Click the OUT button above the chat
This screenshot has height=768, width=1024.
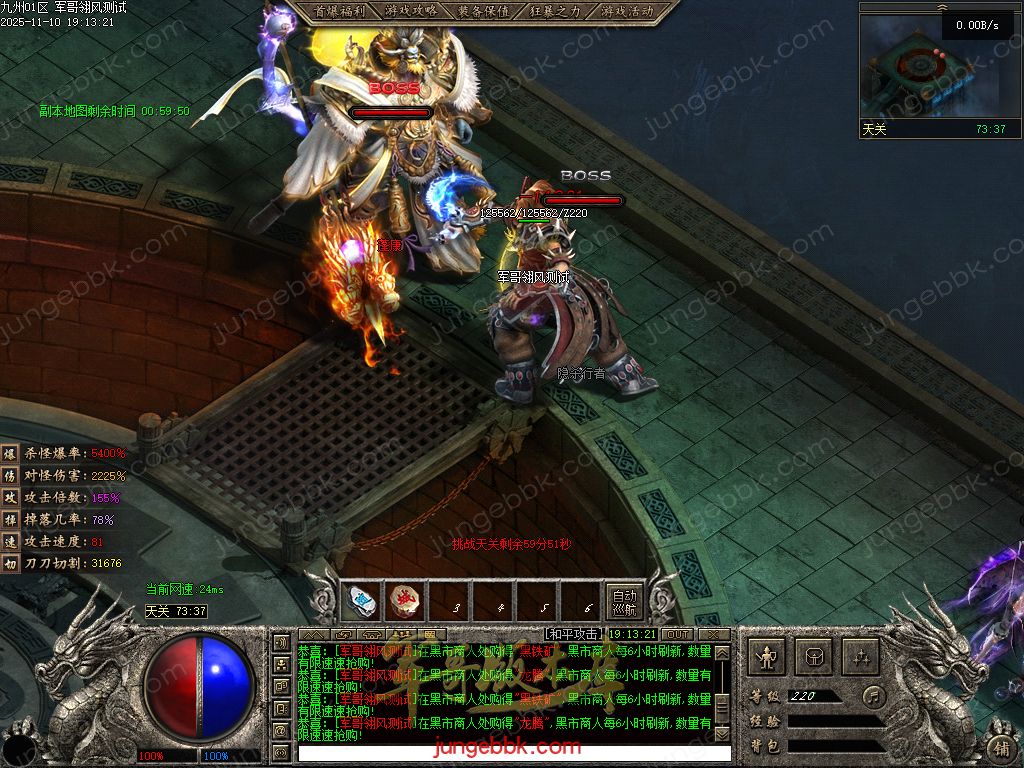pyautogui.click(x=678, y=634)
